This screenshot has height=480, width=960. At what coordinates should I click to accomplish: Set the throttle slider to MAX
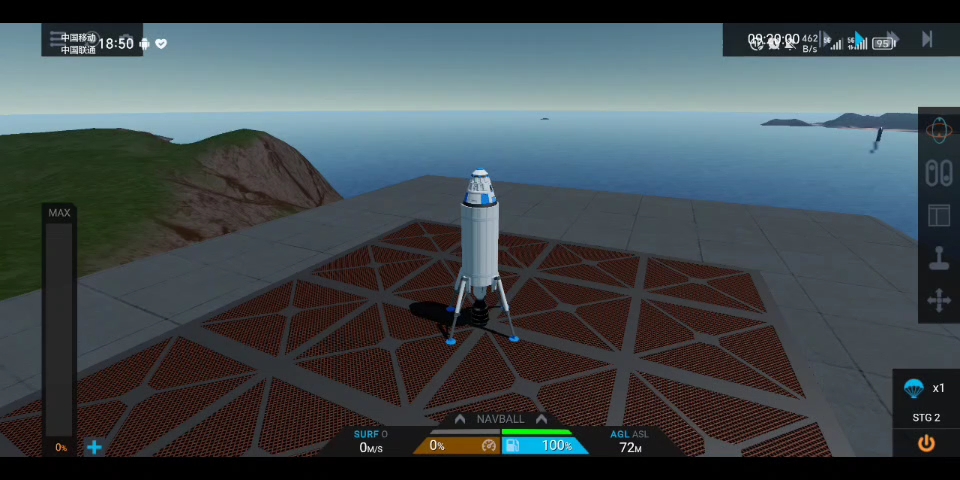(x=59, y=213)
